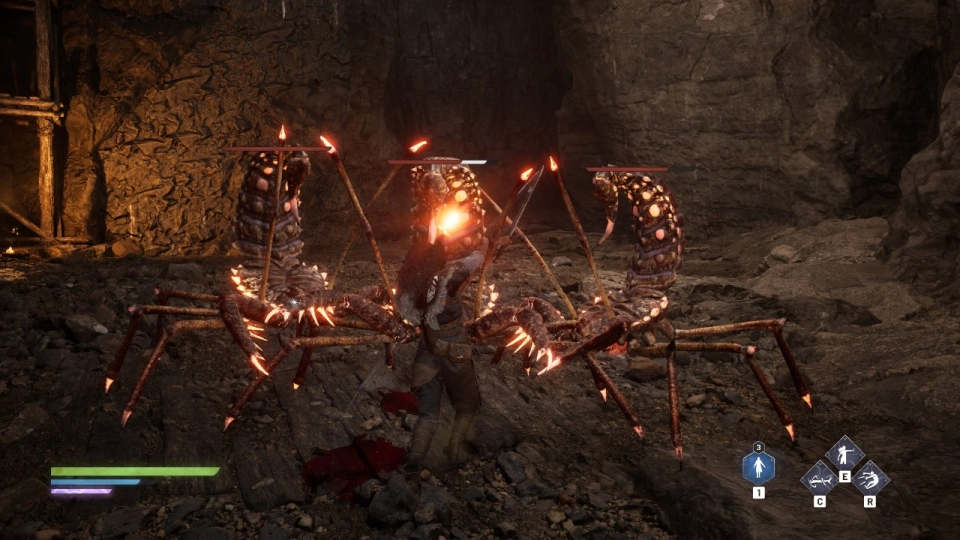Use the outstretched-arm figure skill

point(844,454)
